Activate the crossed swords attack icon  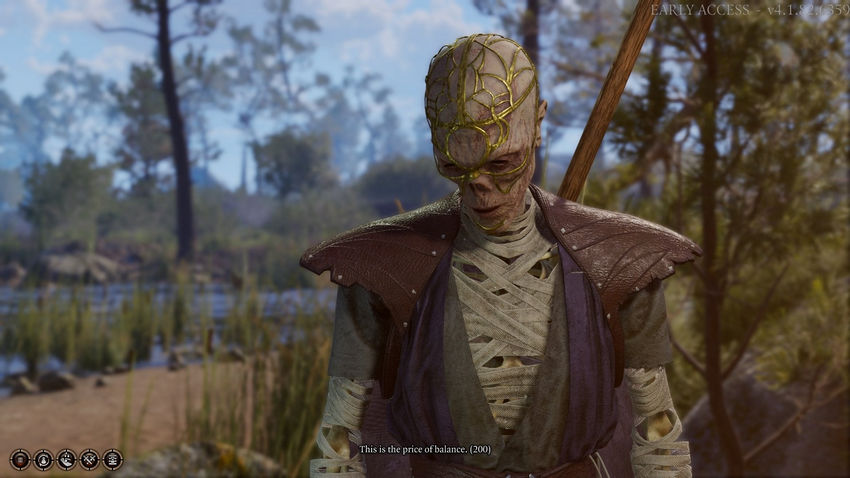point(89,460)
